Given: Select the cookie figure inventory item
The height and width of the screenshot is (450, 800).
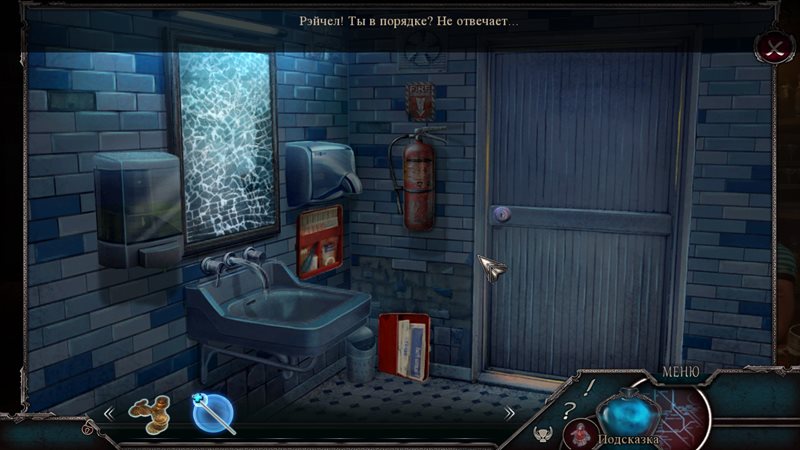Looking at the screenshot, I should pos(148,413).
